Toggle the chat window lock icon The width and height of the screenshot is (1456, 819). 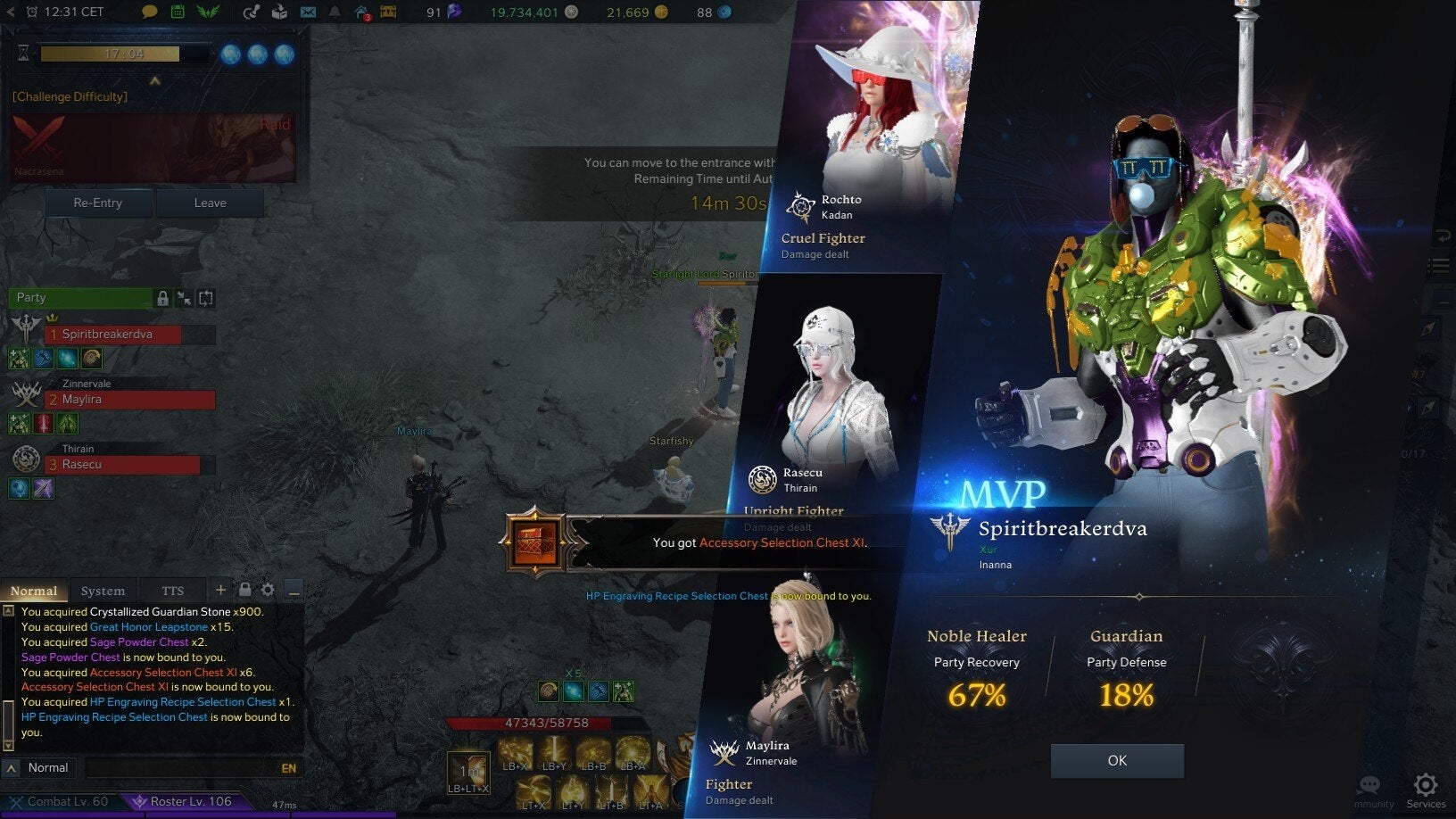[x=244, y=590]
